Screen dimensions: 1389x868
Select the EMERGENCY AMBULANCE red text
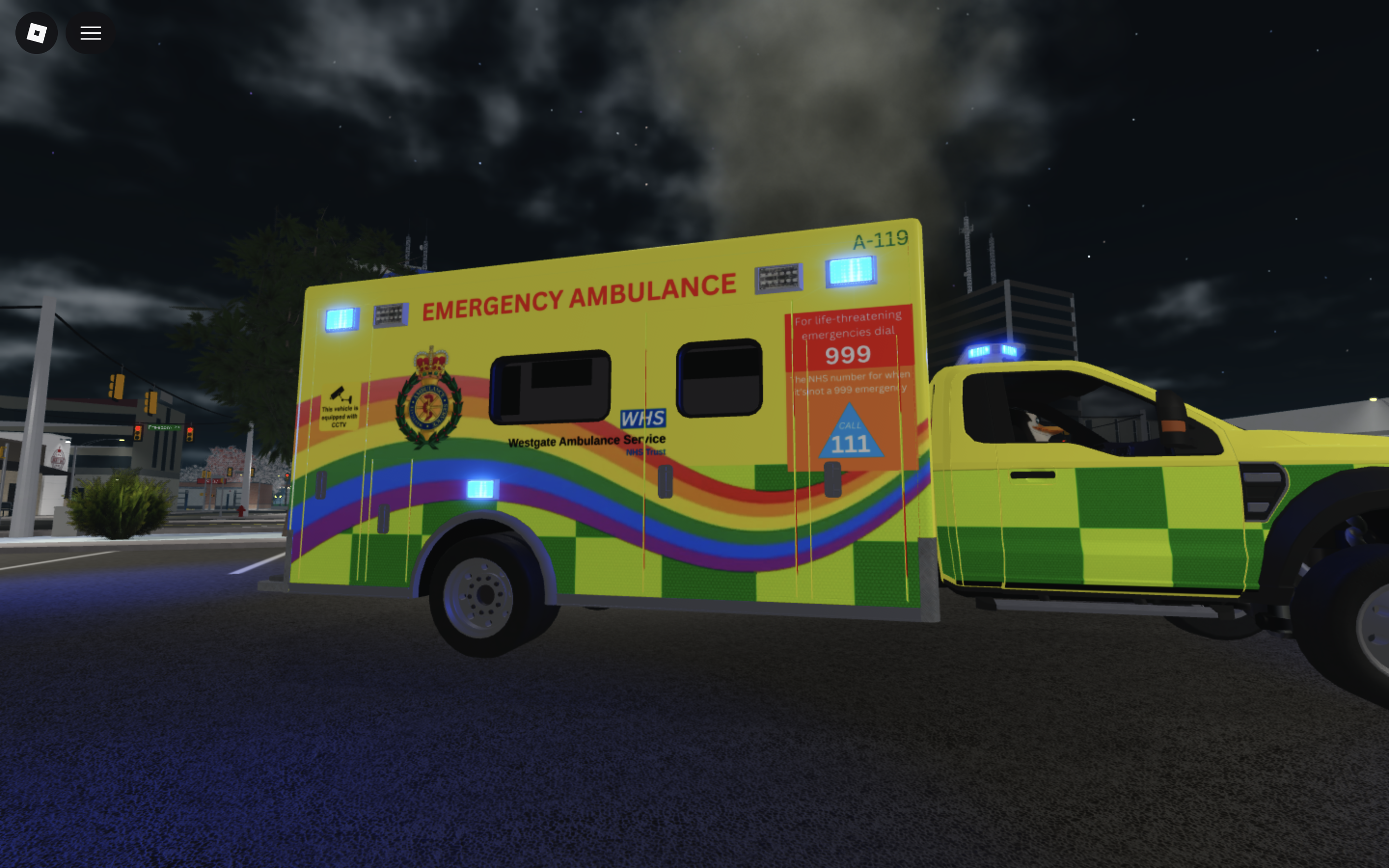(x=580, y=296)
